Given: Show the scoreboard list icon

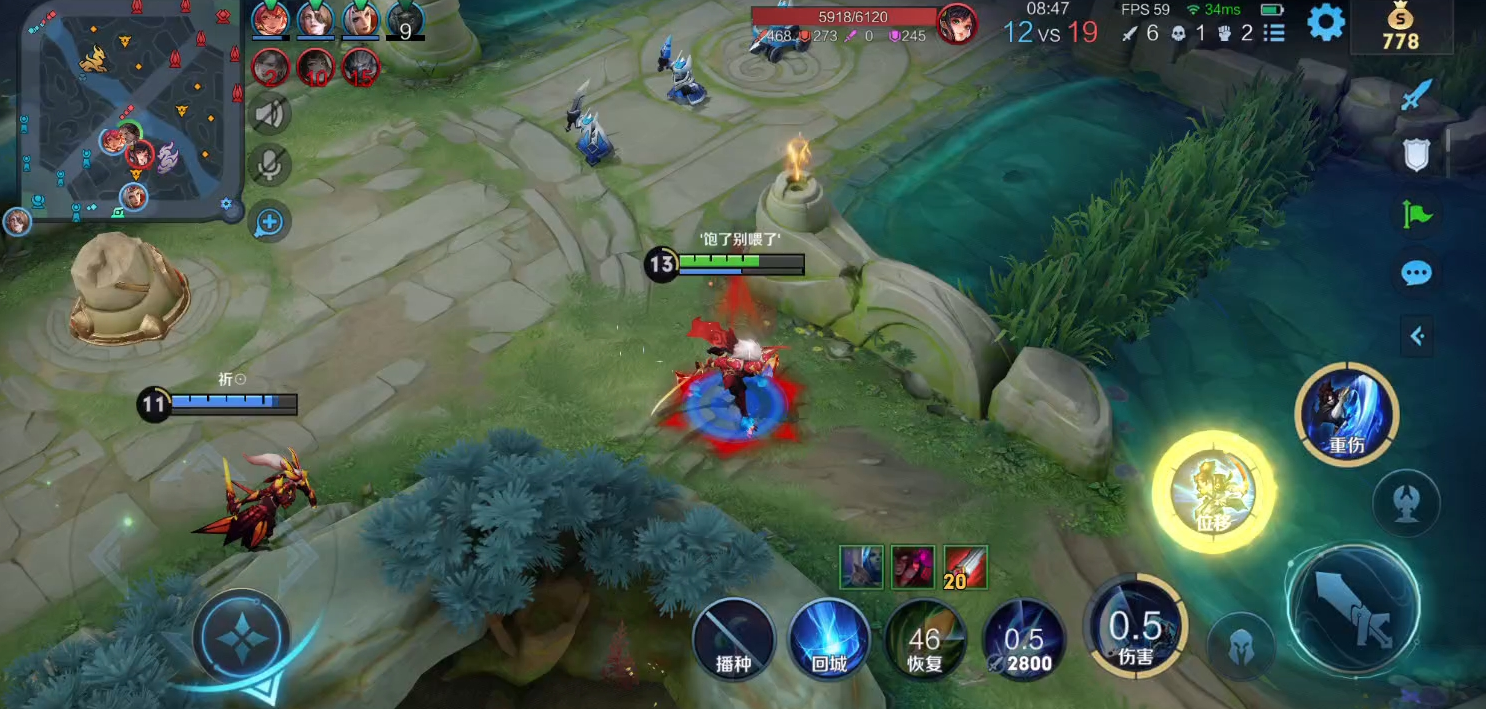Looking at the screenshot, I should 1274,33.
